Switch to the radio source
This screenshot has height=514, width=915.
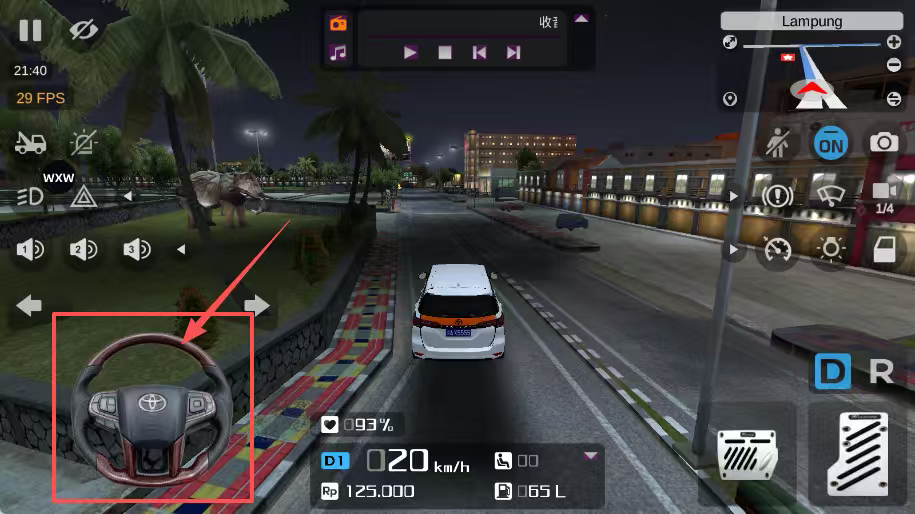coord(338,23)
